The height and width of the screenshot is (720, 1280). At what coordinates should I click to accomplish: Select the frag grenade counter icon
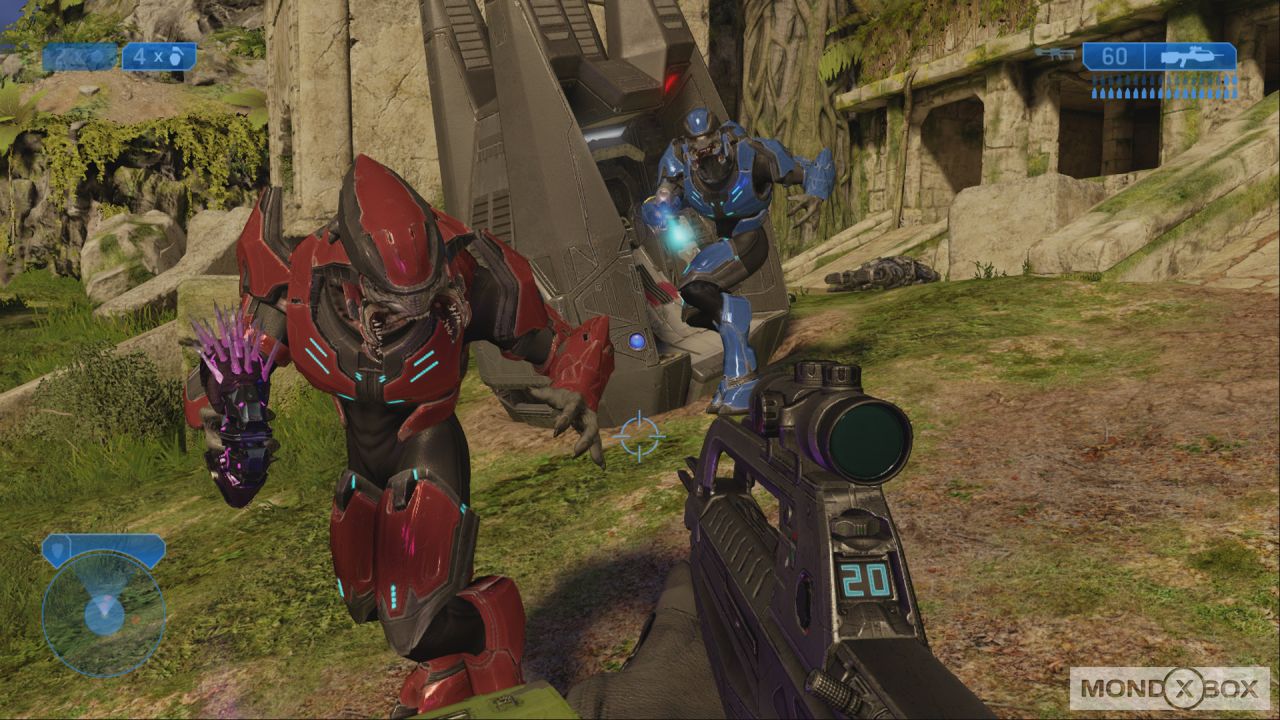point(159,57)
